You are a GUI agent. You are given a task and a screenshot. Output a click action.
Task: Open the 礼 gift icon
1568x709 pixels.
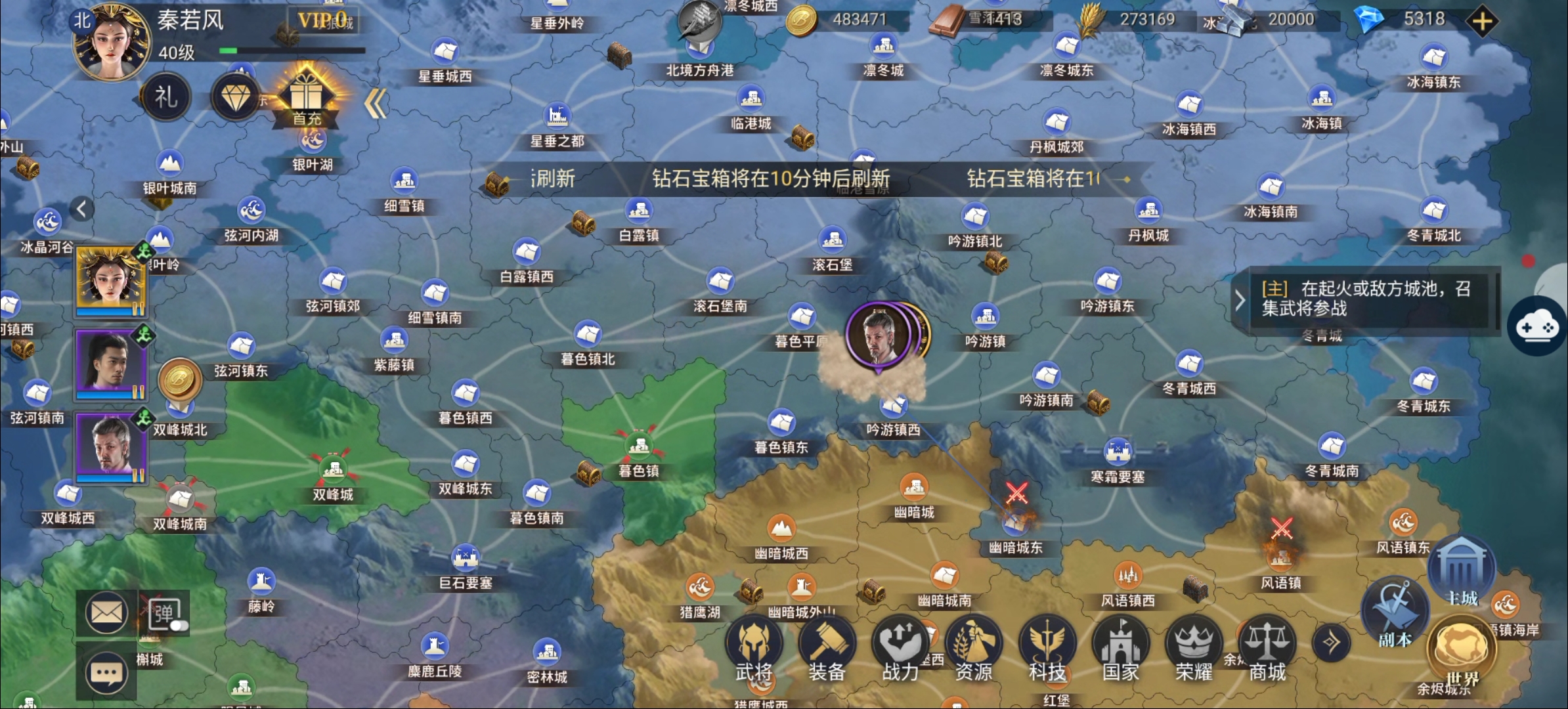coord(166,97)
